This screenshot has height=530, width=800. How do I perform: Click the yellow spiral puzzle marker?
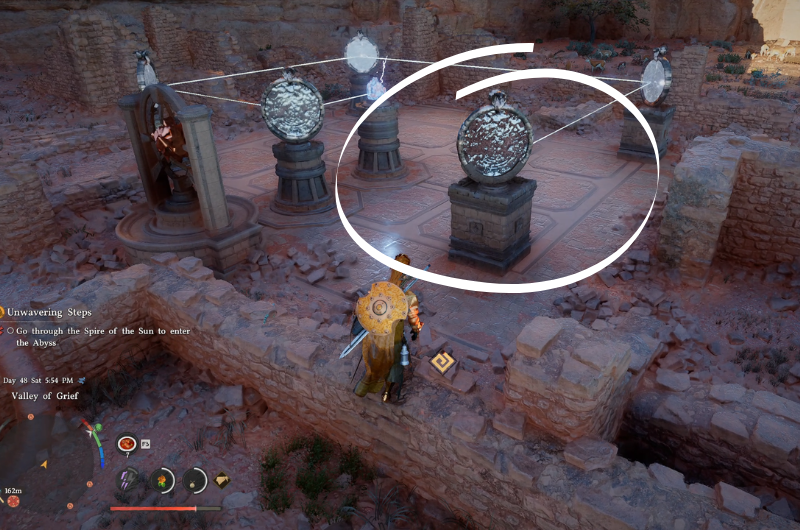tap(443, 363)
